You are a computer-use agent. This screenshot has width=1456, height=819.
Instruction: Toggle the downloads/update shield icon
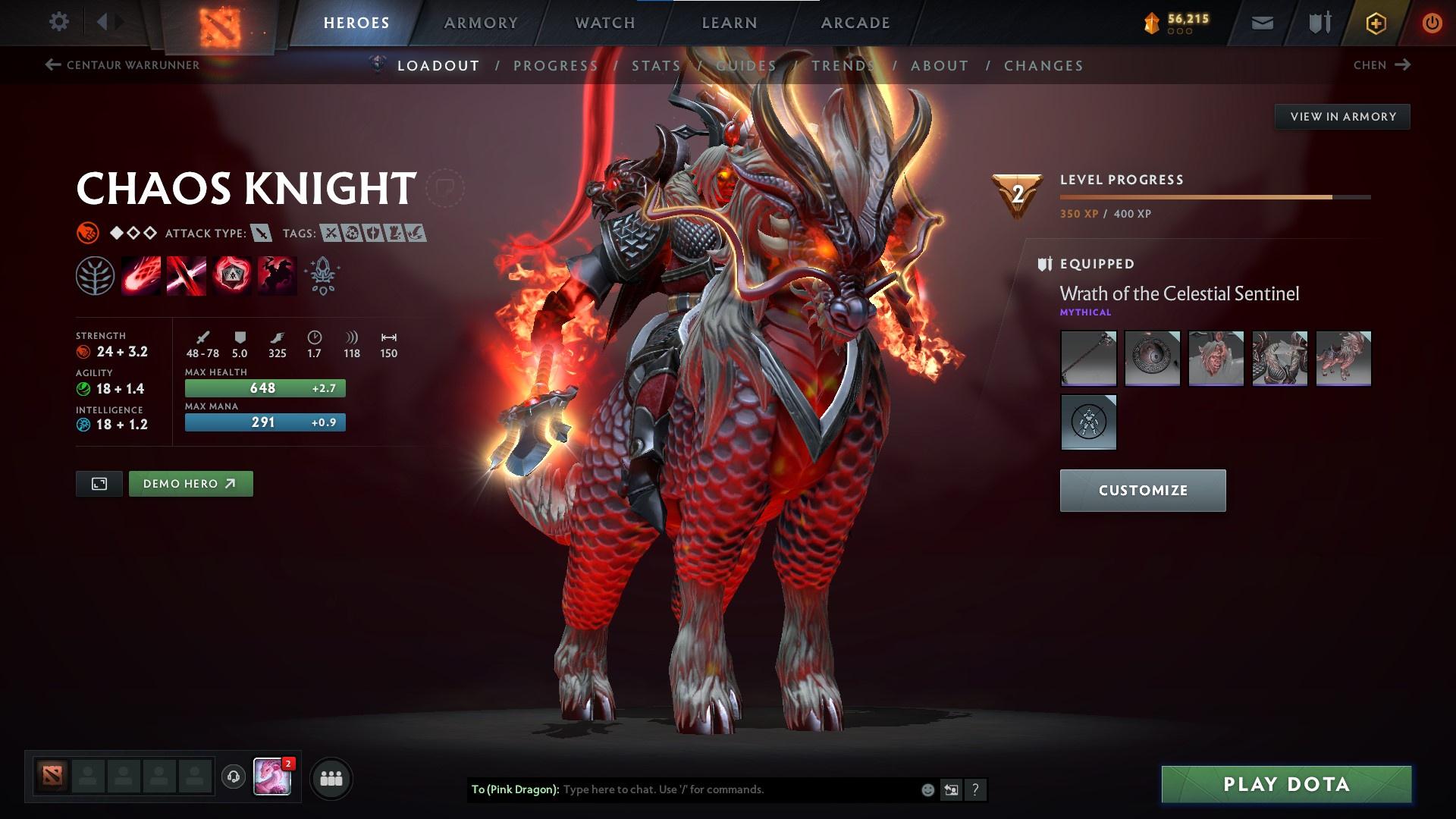(x=1318, y=22)
